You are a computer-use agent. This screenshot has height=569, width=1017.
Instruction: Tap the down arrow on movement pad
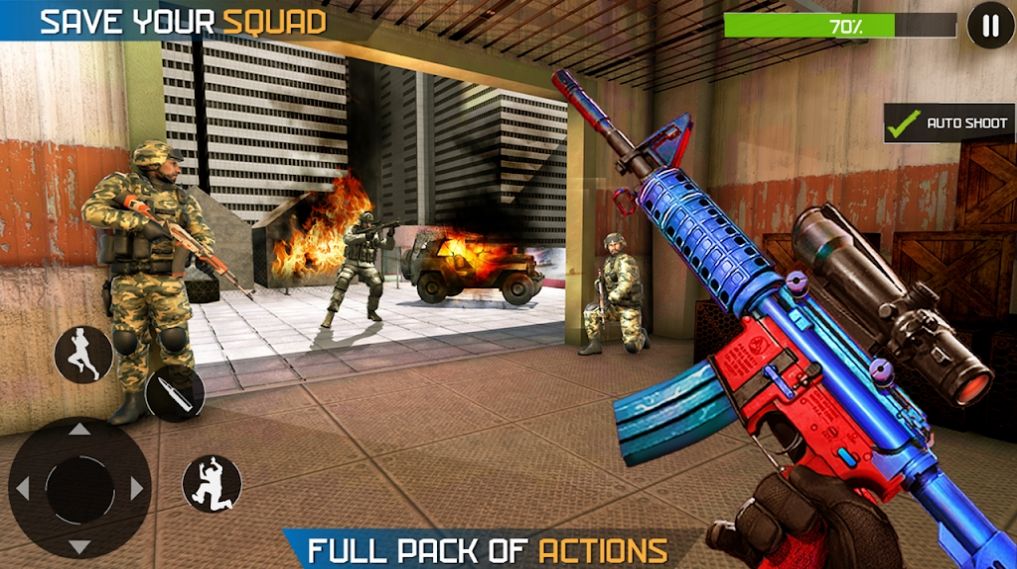pos(80,545)
